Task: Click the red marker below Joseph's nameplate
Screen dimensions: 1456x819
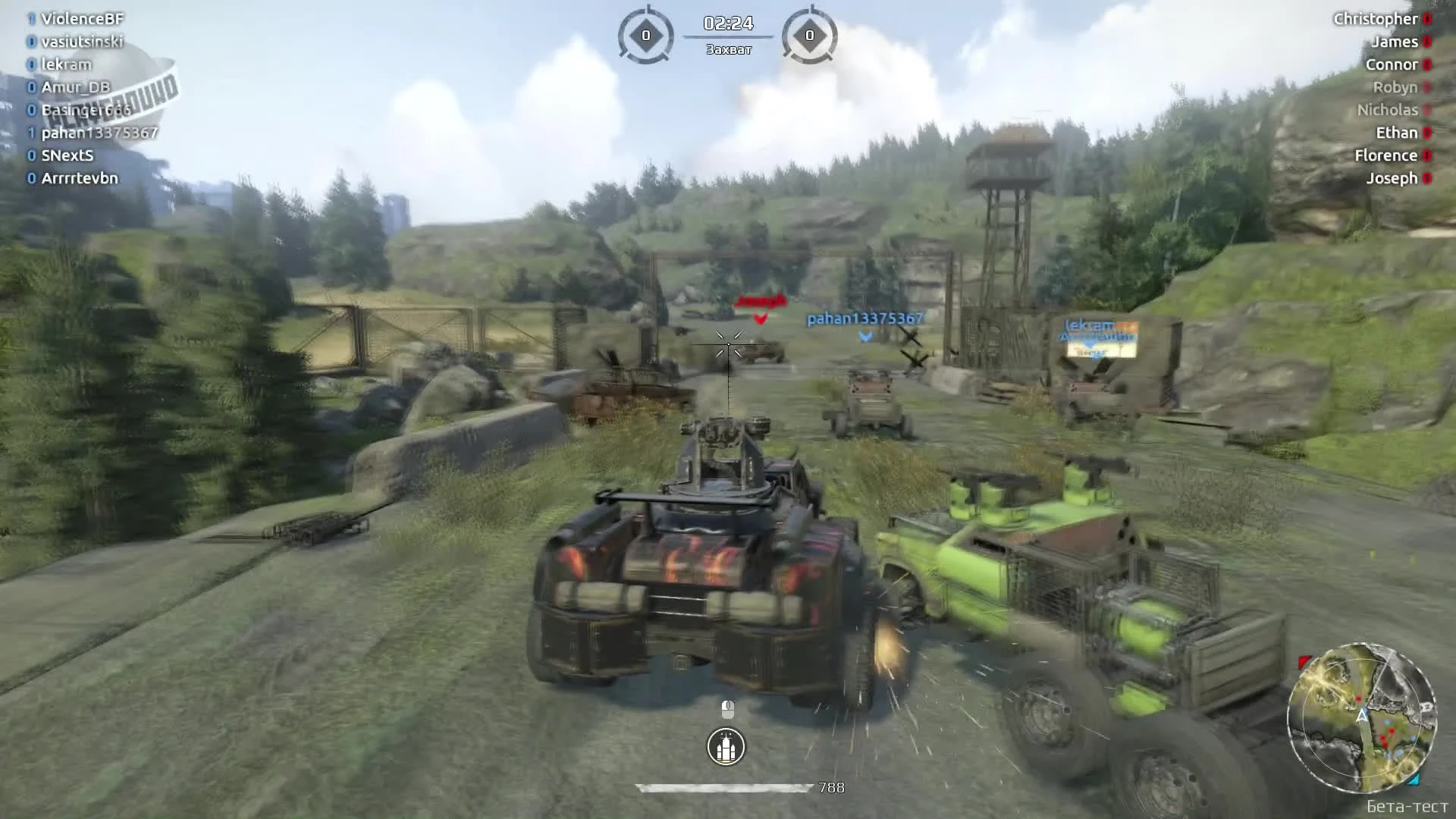Action: 759,318
